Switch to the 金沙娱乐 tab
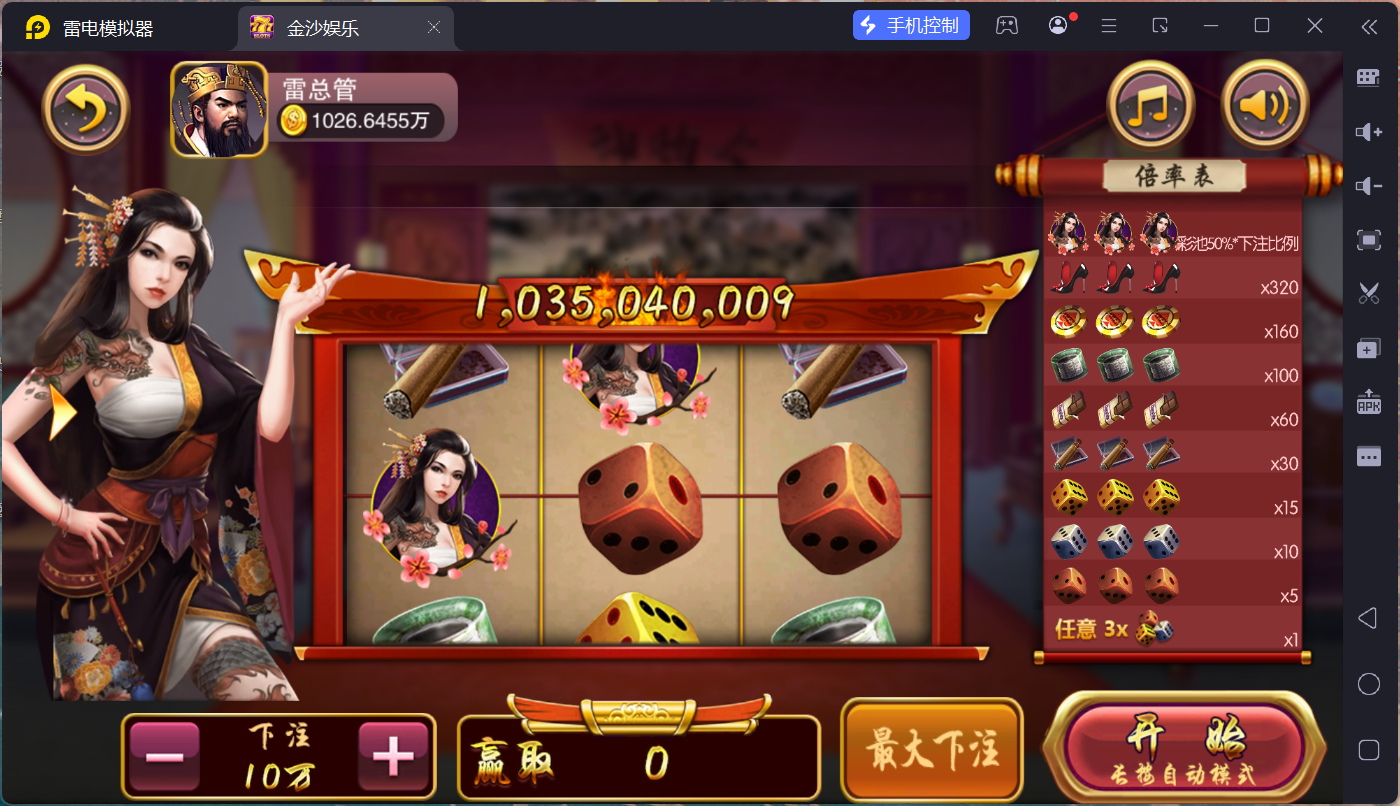The image size is (1400, 806). 330,27
